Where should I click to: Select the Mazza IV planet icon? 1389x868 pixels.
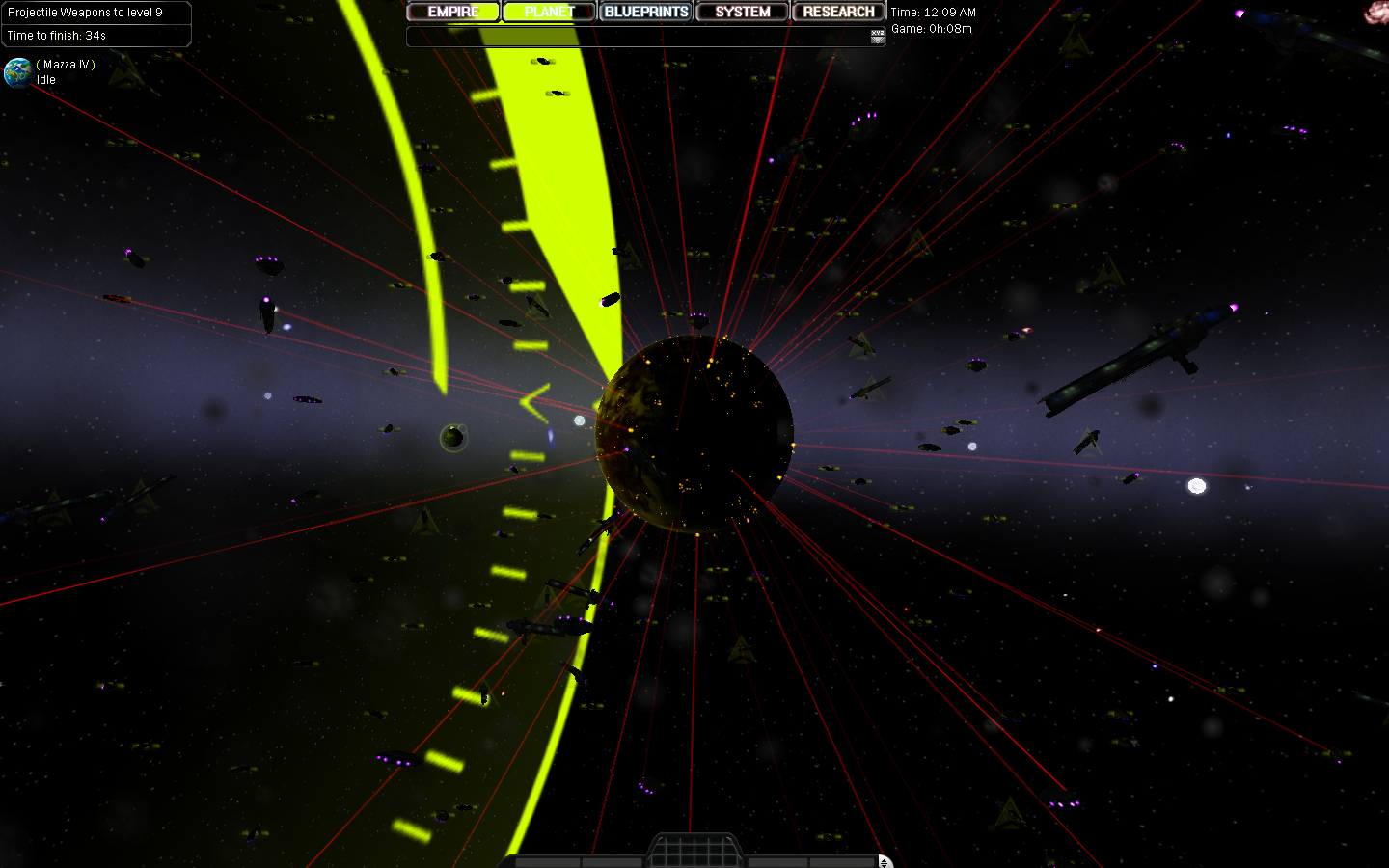pos(17,72)
